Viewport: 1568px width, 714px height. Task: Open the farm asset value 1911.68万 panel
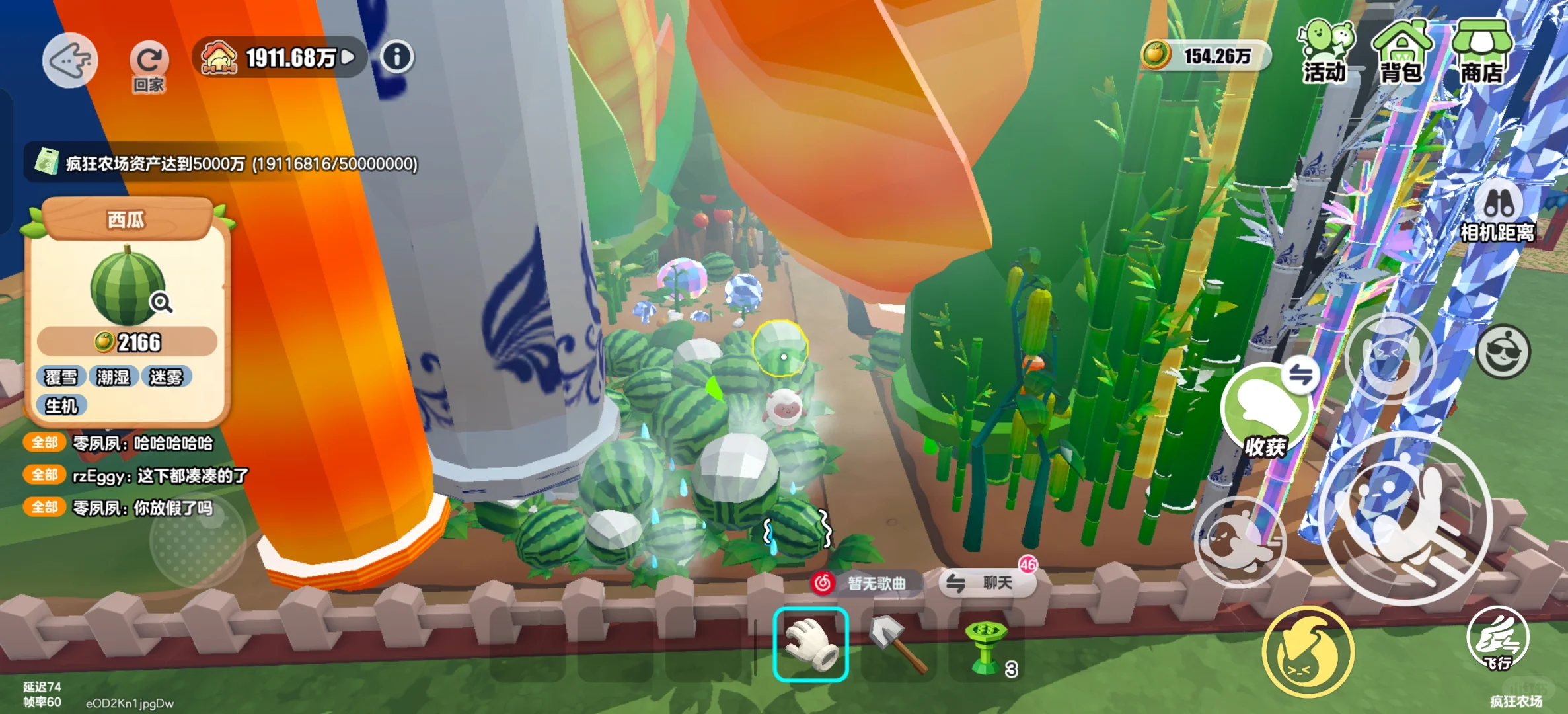[x=280, y=58]
